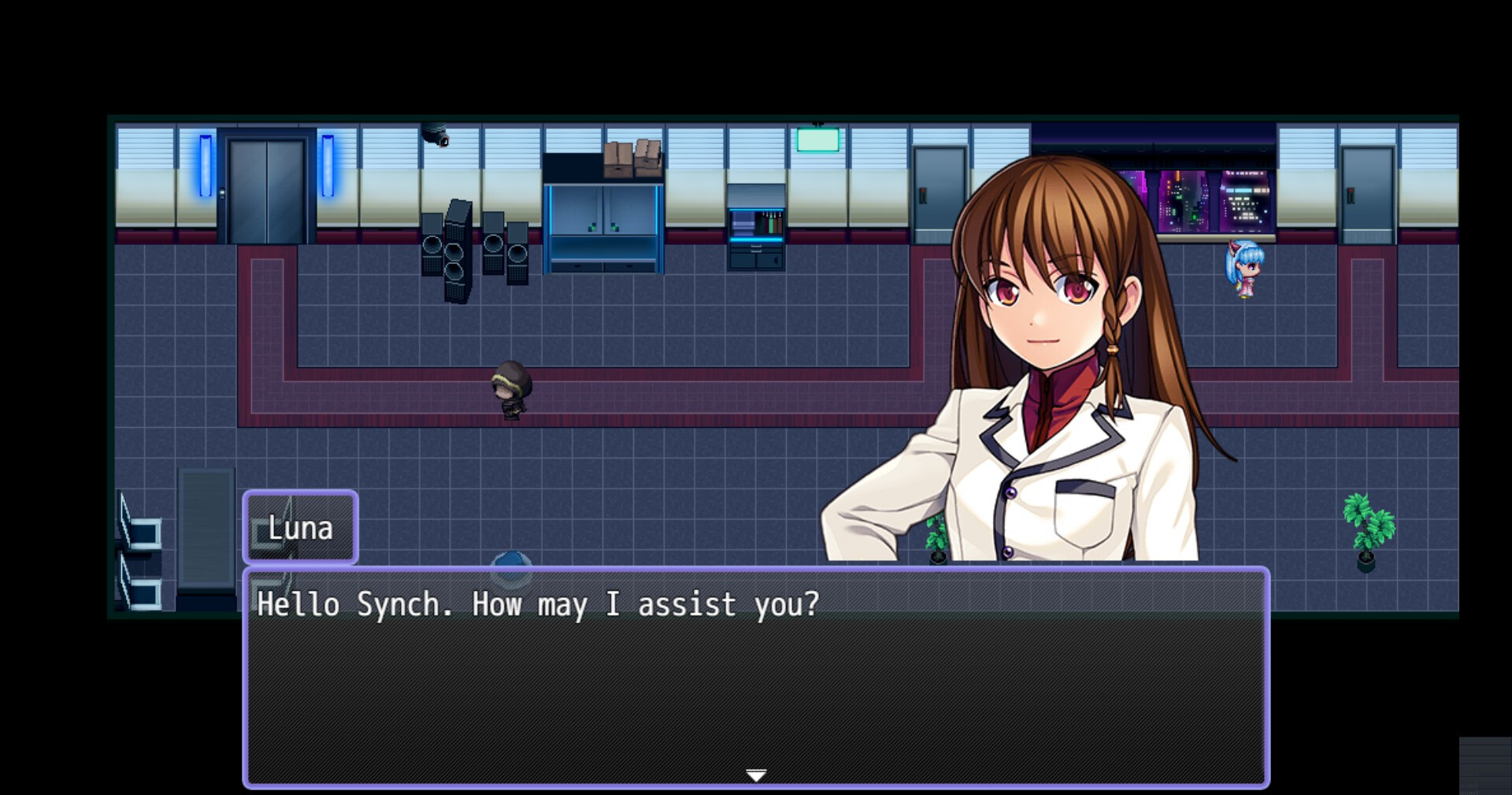The width and height of the screenshot is (1512, 795).
Task: Click the continue arrow below the dialogue box
Action: coord(756,775)
